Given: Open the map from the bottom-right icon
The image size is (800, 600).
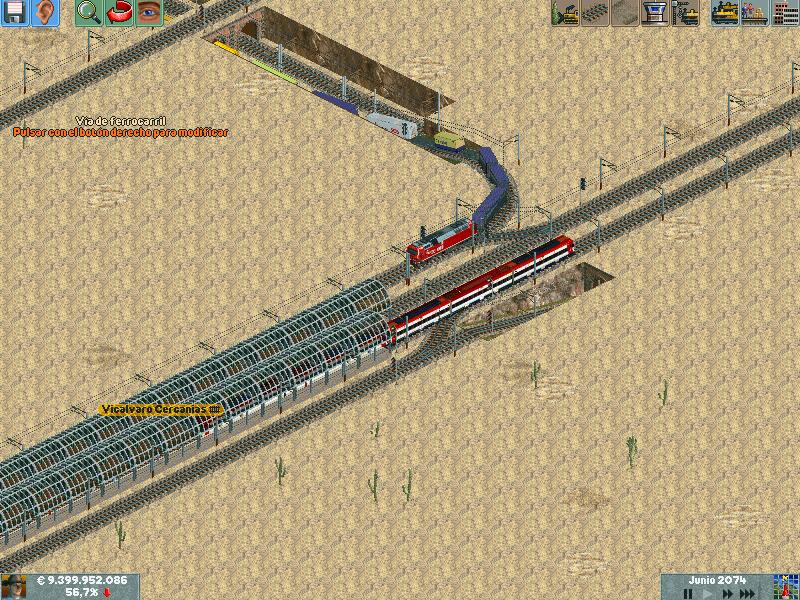Looking at the screenshot, I should pos(785,586).
